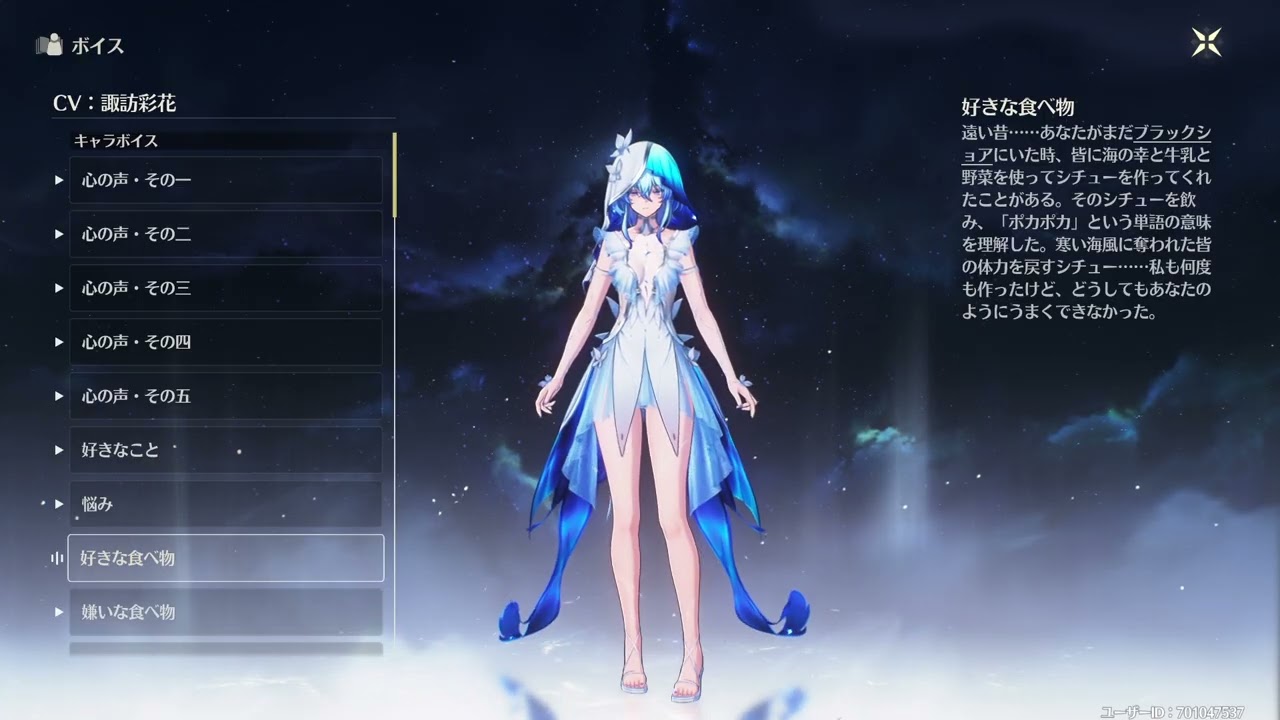Click the ボイス book icon
Viewport: 1280px width, 720px height.
(x=48, y=45)
